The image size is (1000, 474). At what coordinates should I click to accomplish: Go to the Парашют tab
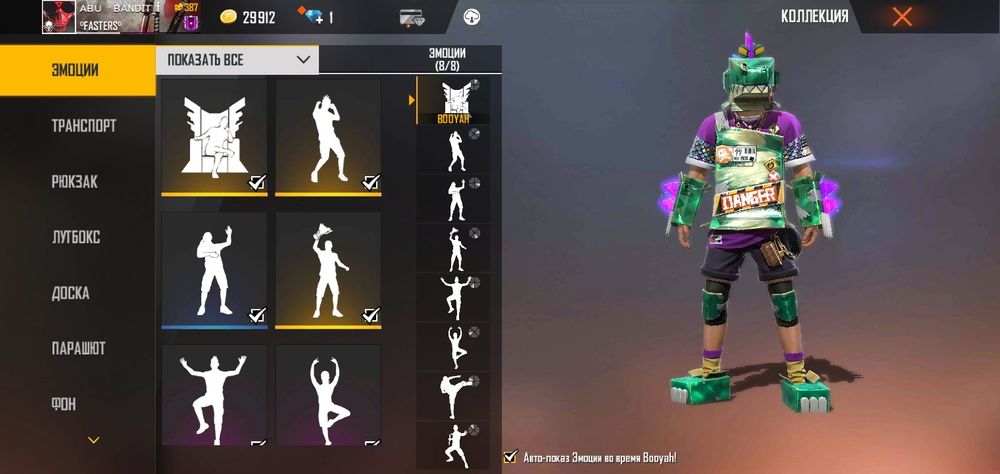[x=78, y=349]
